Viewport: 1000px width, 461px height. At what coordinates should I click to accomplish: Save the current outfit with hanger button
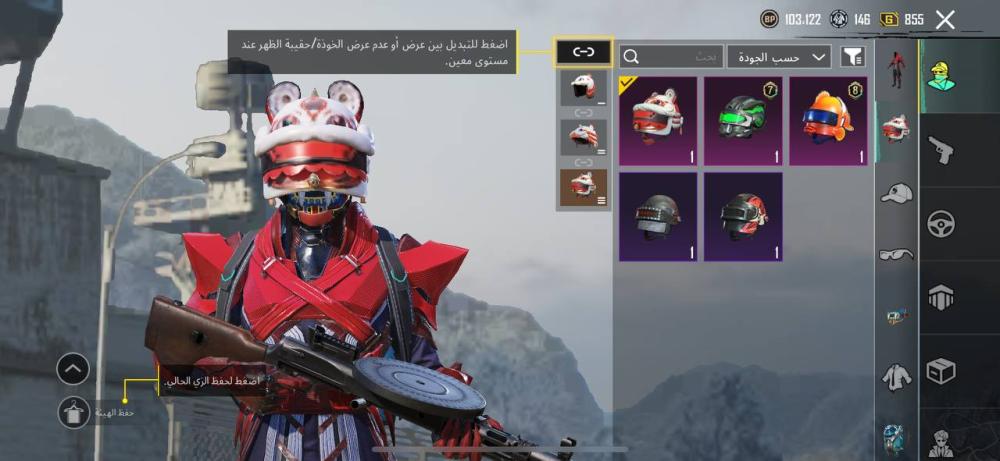pos(73,412)
